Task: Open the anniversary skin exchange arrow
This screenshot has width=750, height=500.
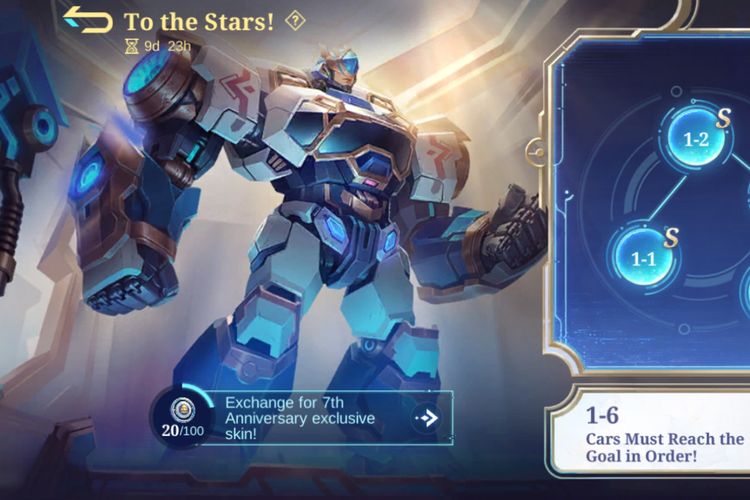Action: coord(427,417)
